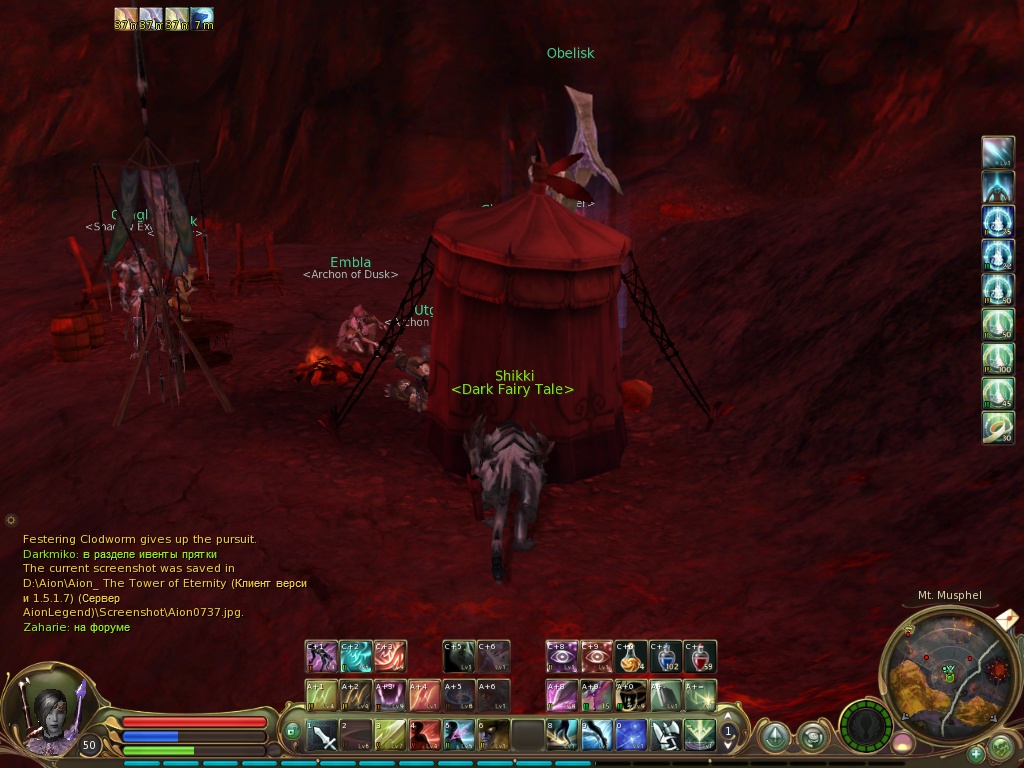Open the mail envelope by the minimap
Viewport: 1024px width, 768px height.
[x=1008, y=619]
